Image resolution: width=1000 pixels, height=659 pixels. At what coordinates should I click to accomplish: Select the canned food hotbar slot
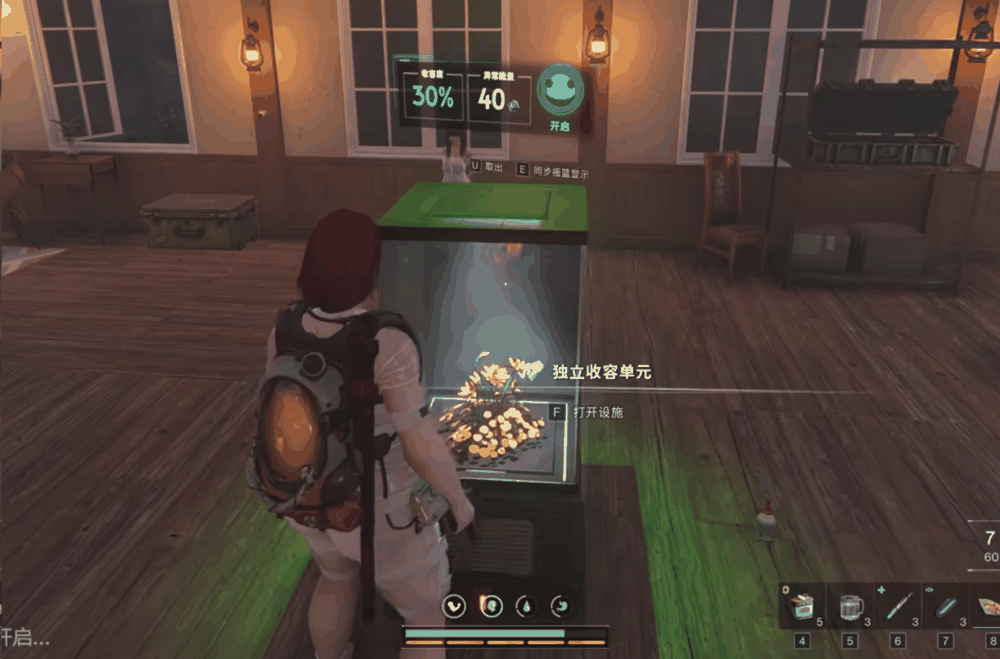(804, 607)
